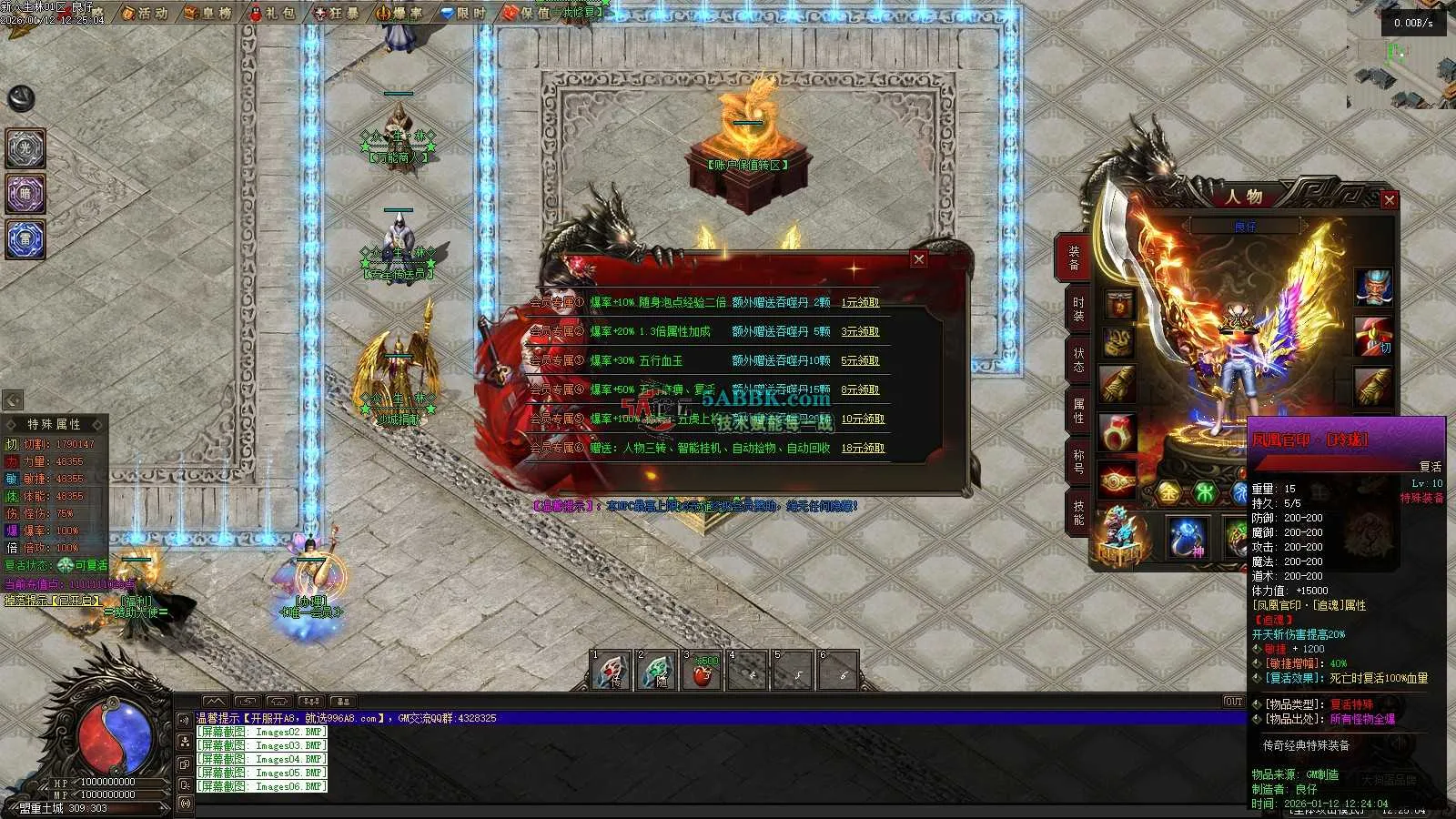Open the 限时 limited-time menu
1456x819 pixels.
tap(464, 13)
